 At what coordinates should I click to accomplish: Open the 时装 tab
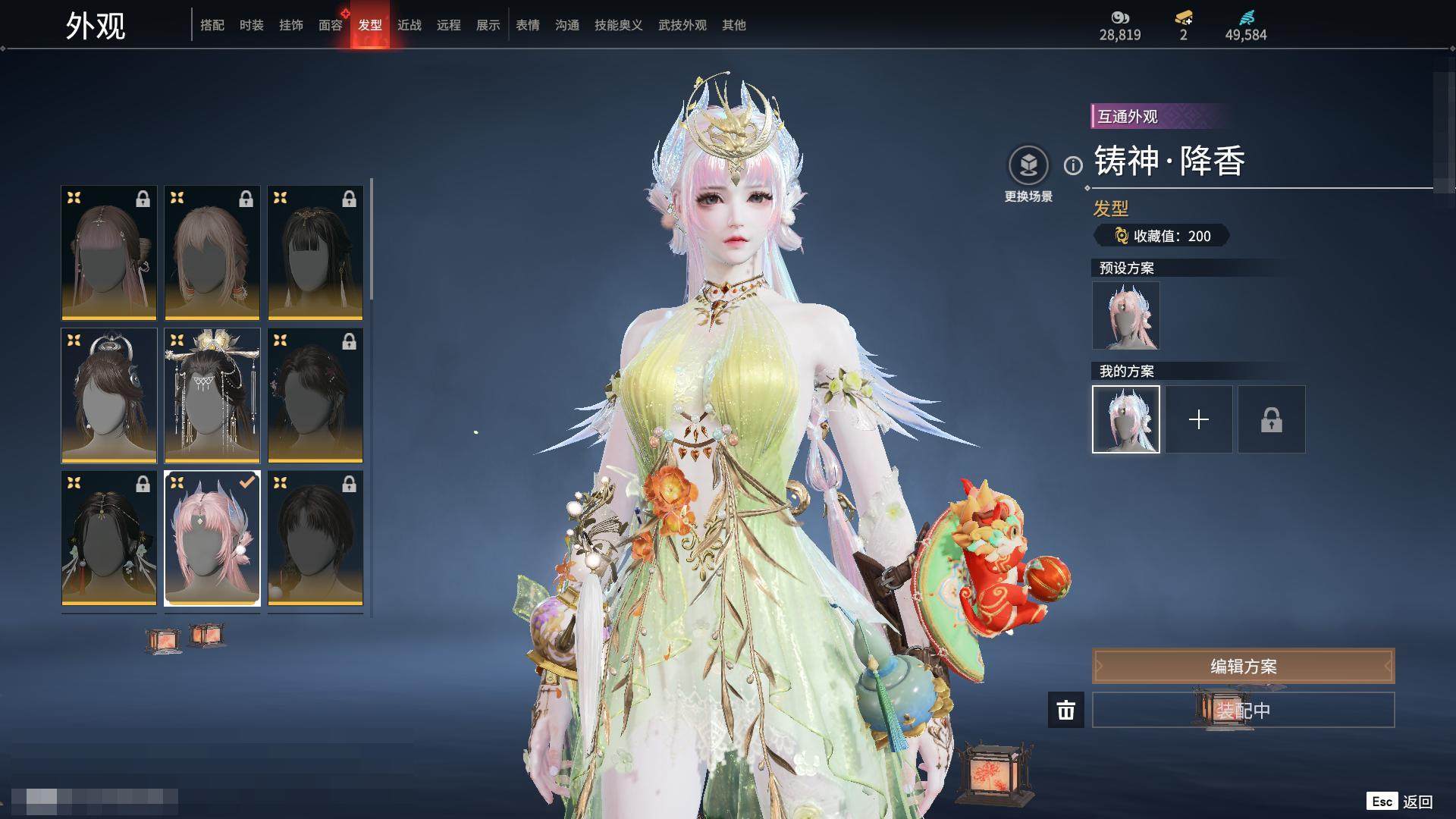tap(252, 25)
